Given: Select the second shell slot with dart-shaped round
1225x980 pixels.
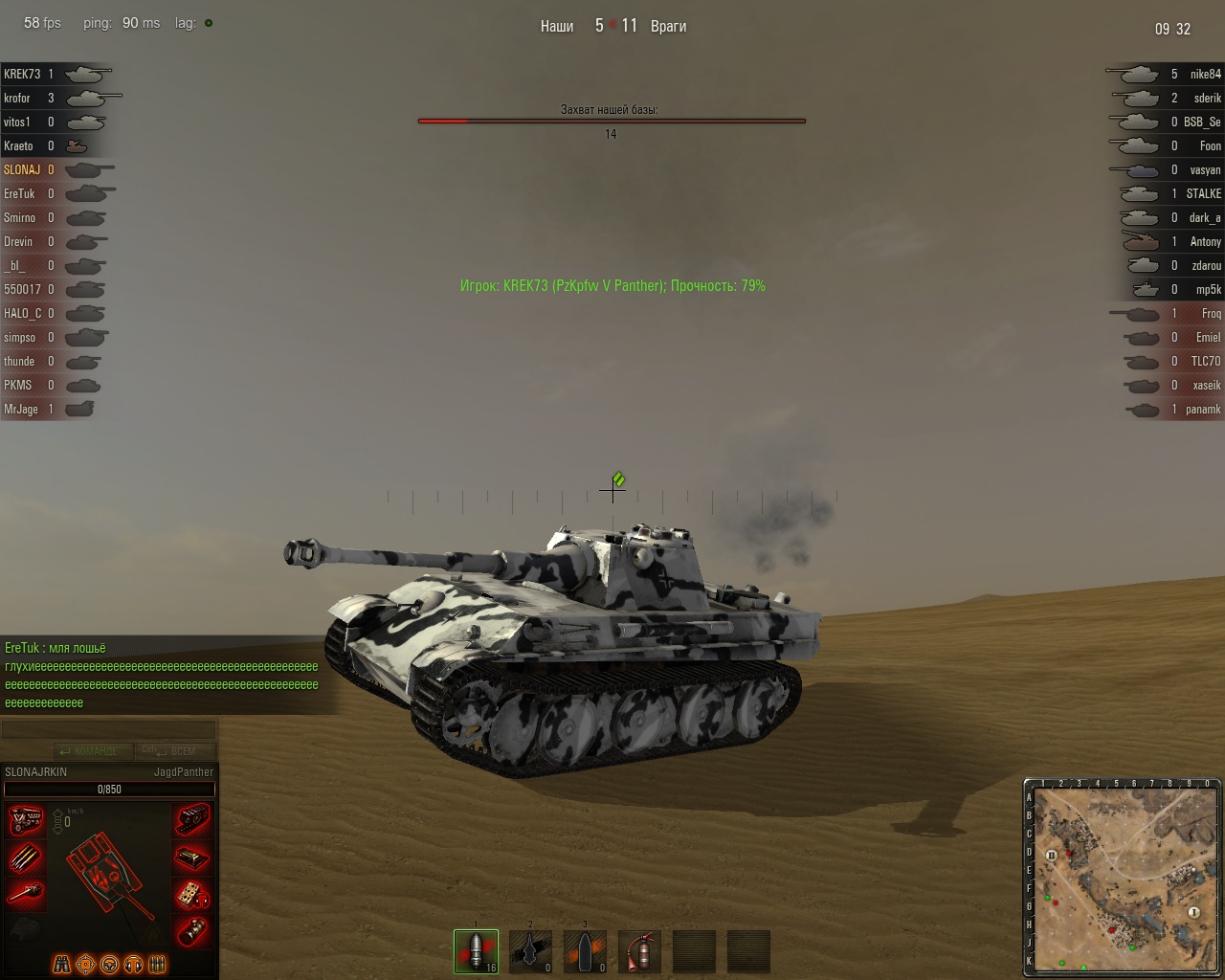Looking at the screenshot, I should pos(530,951).
